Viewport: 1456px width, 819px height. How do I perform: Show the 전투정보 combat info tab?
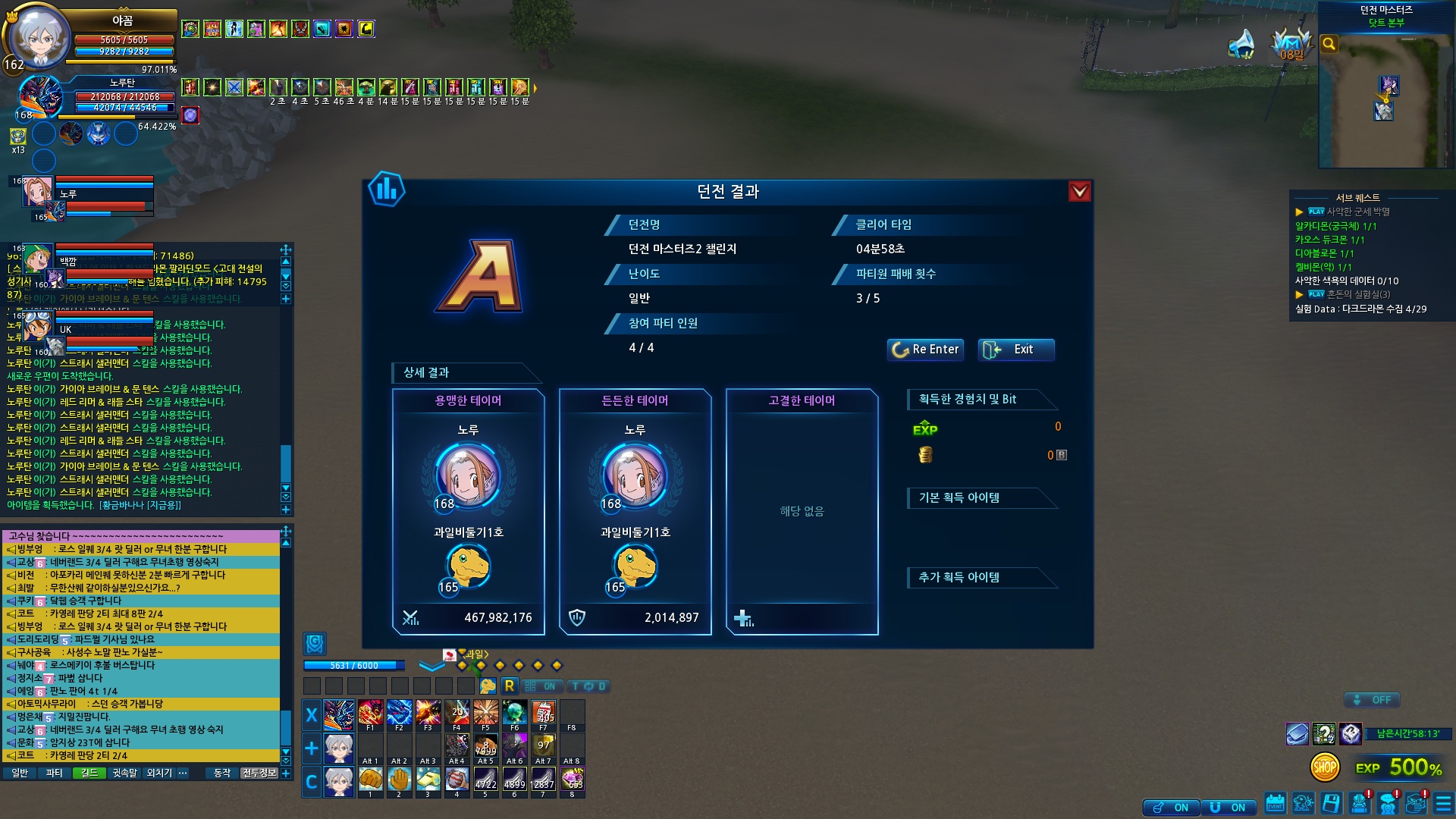pyautogui.click(x=259, y=773)
